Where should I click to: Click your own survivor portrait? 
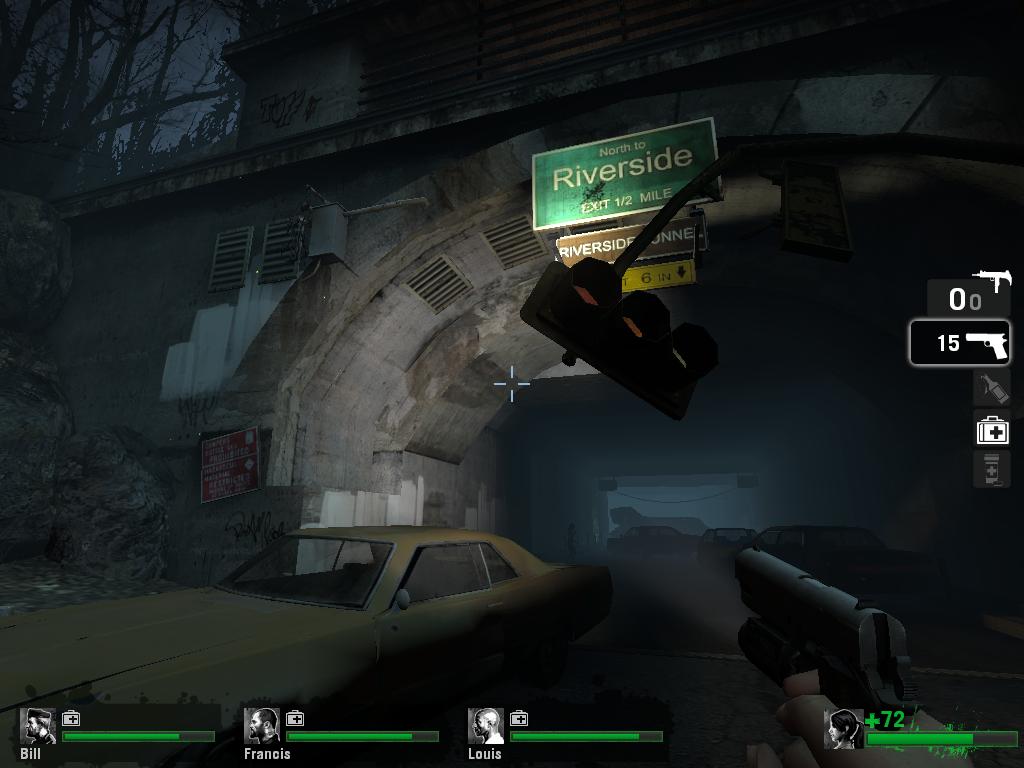pyautogui.click(x=843, y=729)
